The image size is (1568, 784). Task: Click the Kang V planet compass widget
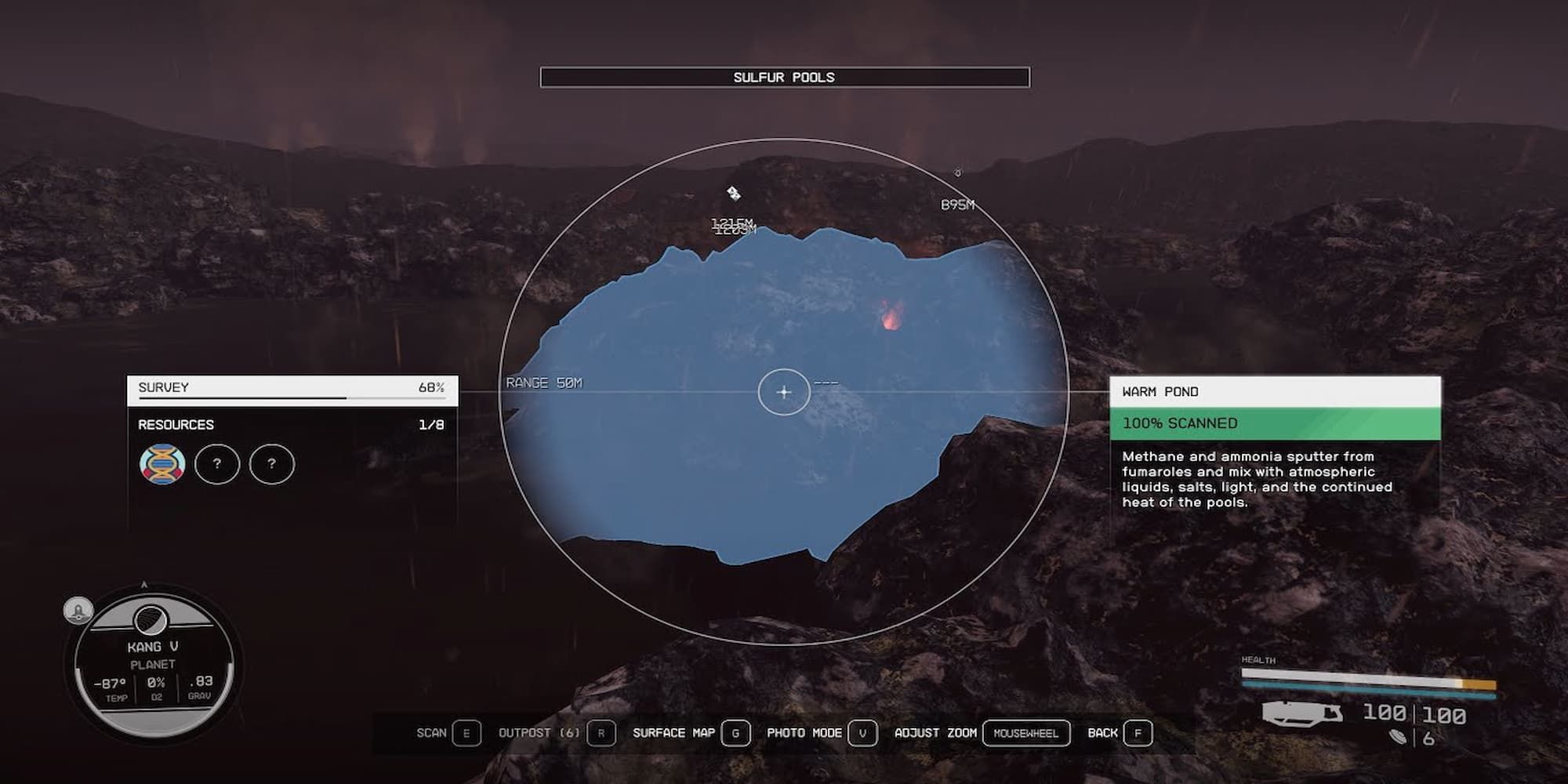tap(154, 665)
